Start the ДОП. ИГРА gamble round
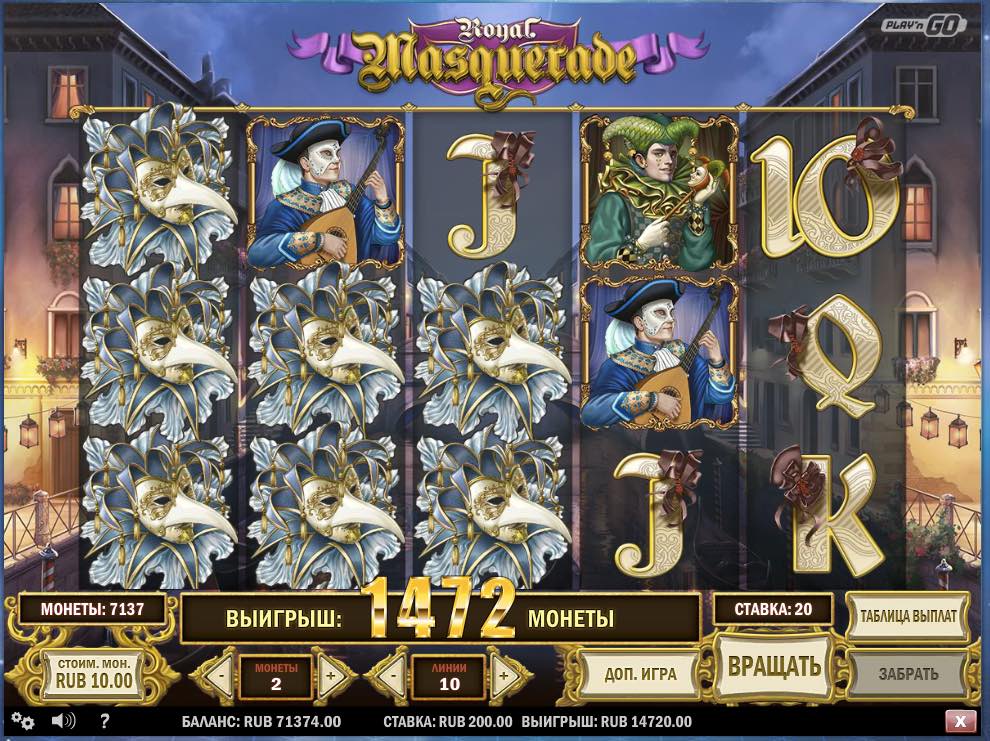 (x=640, y=673)
